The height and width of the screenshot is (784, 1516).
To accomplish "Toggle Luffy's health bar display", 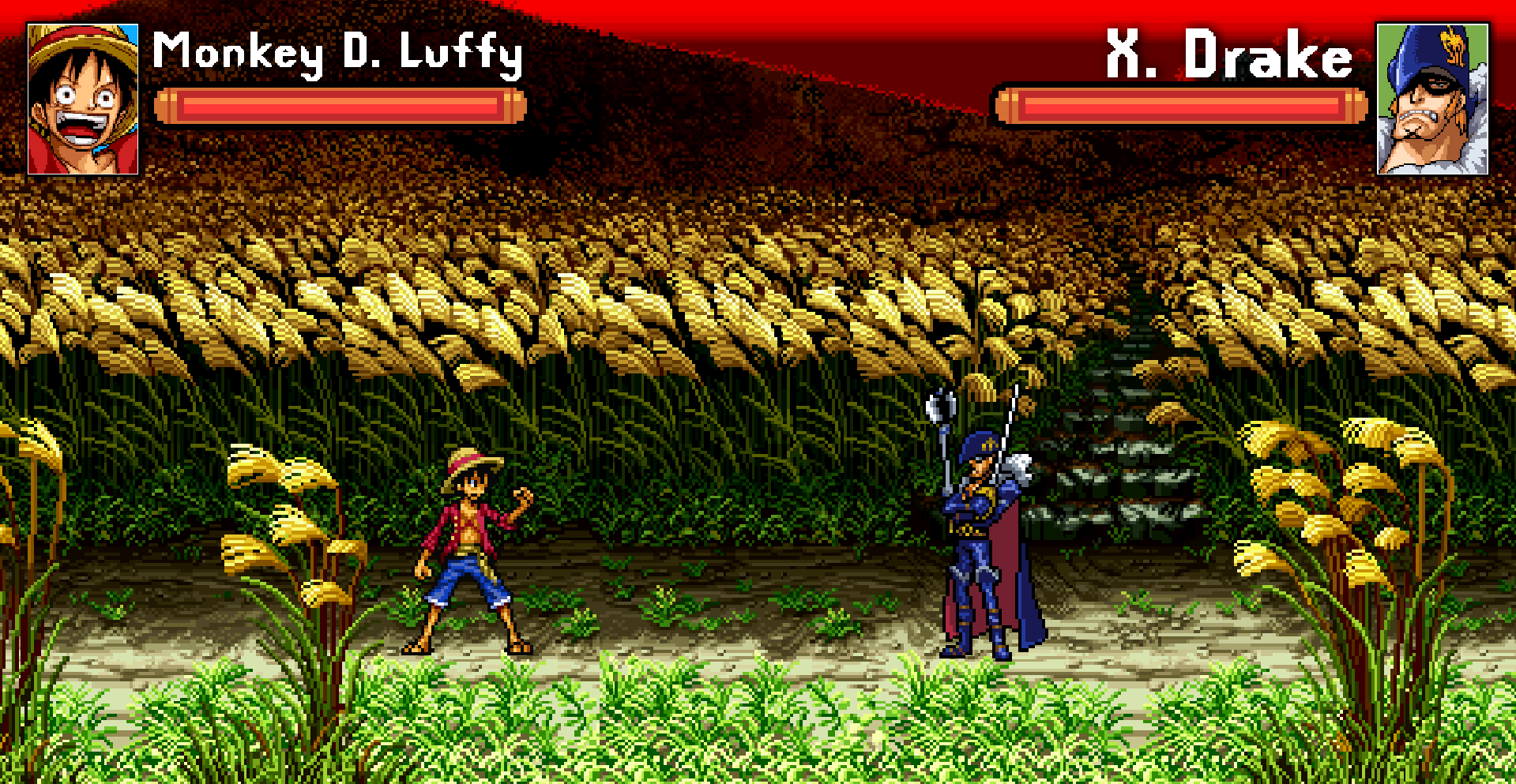I will tap(344, 105).
